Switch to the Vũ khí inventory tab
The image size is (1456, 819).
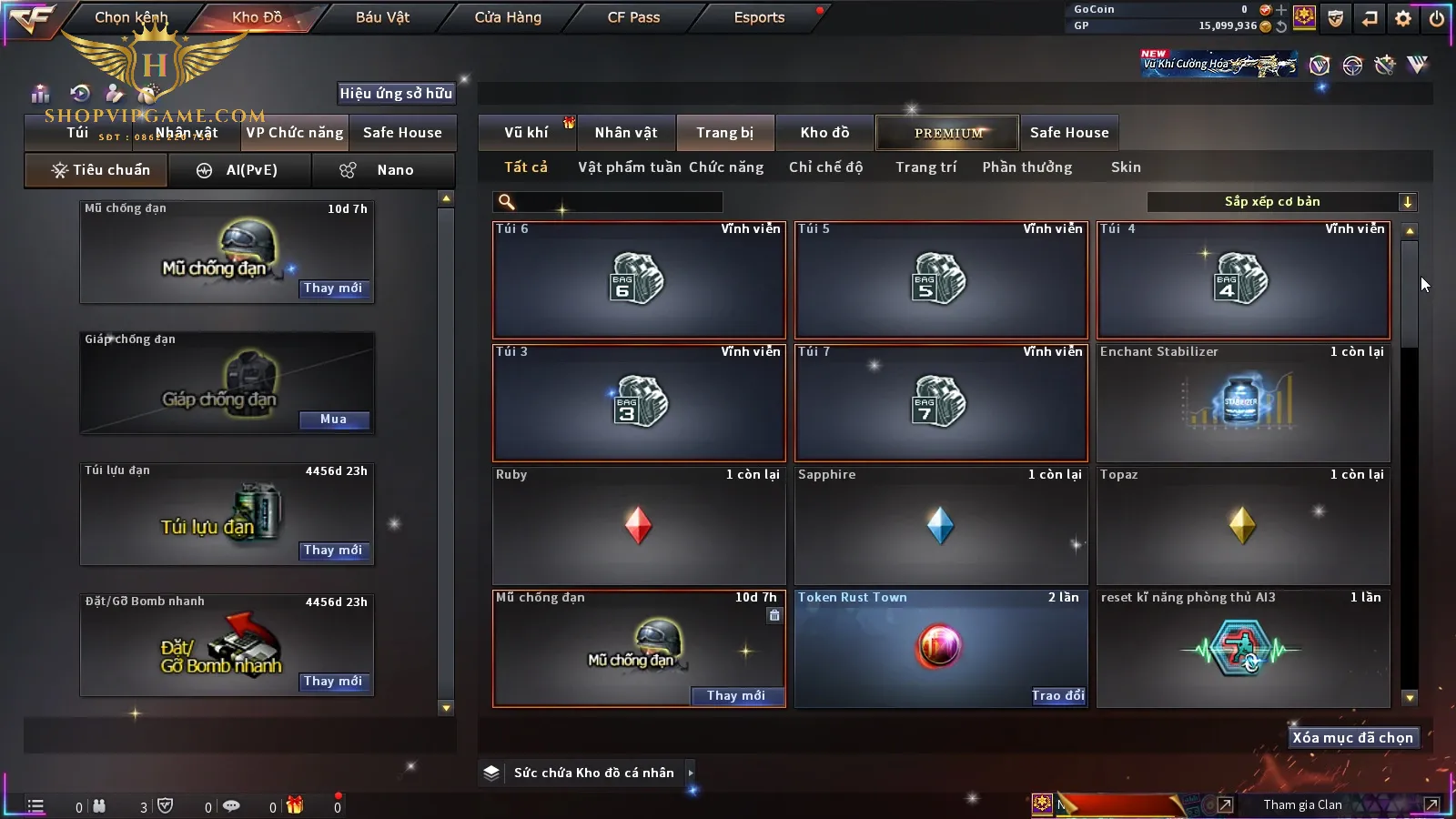527,133
